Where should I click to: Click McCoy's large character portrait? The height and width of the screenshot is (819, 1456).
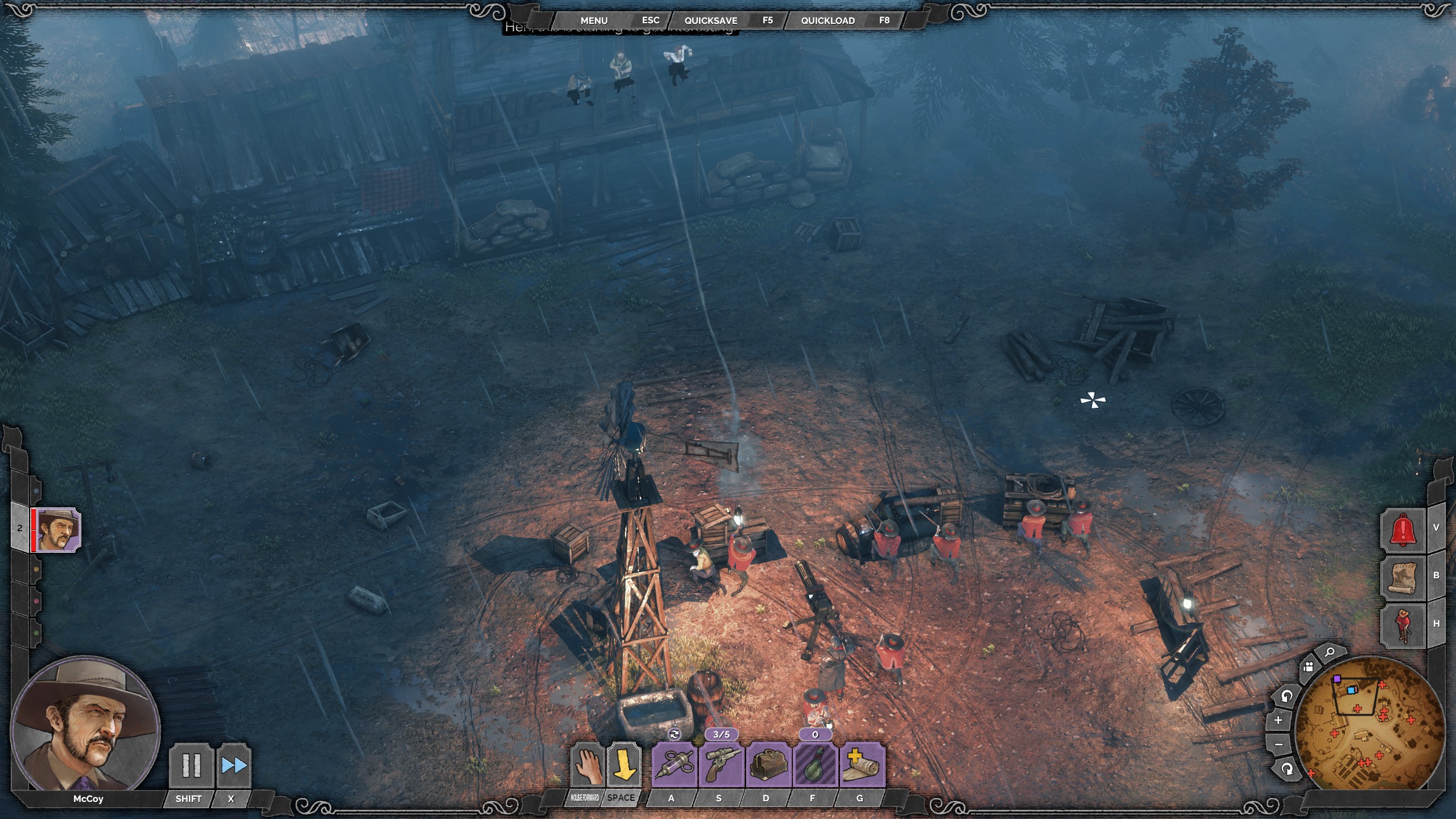(x=85, y=724)
